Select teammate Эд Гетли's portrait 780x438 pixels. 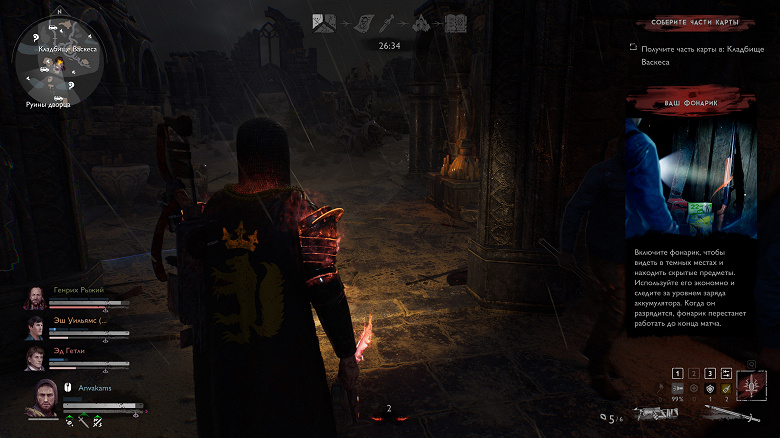point(36,357)
